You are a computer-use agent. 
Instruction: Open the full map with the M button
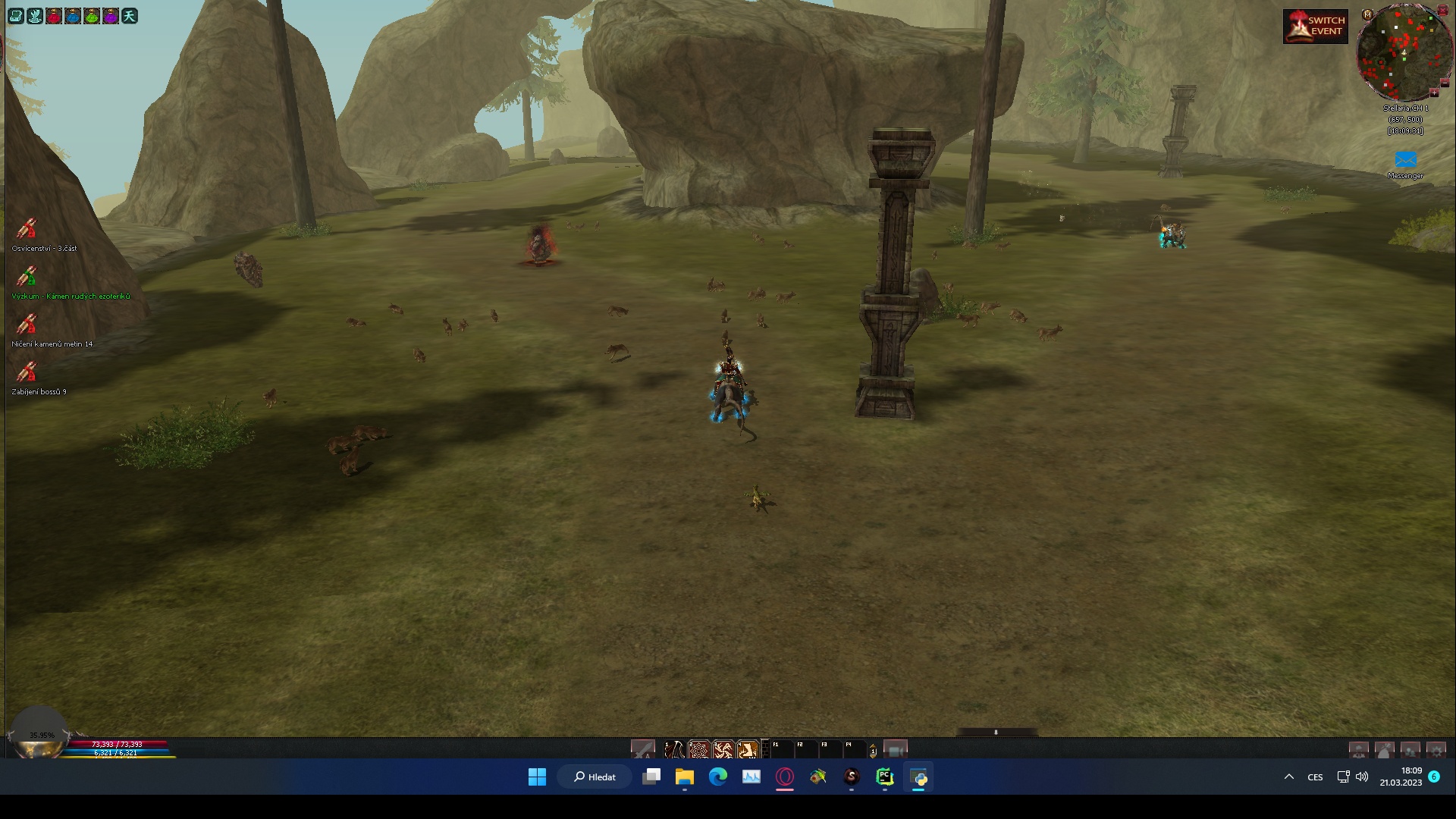[x=1367, y=14]
